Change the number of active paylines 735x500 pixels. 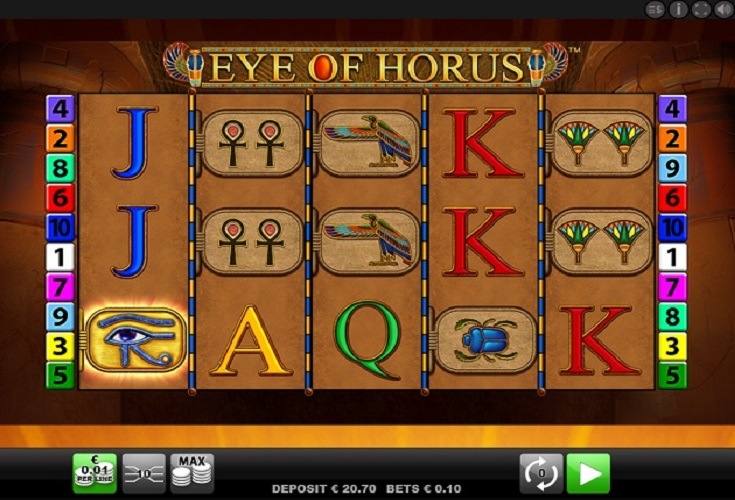click(x=144, y=472)
